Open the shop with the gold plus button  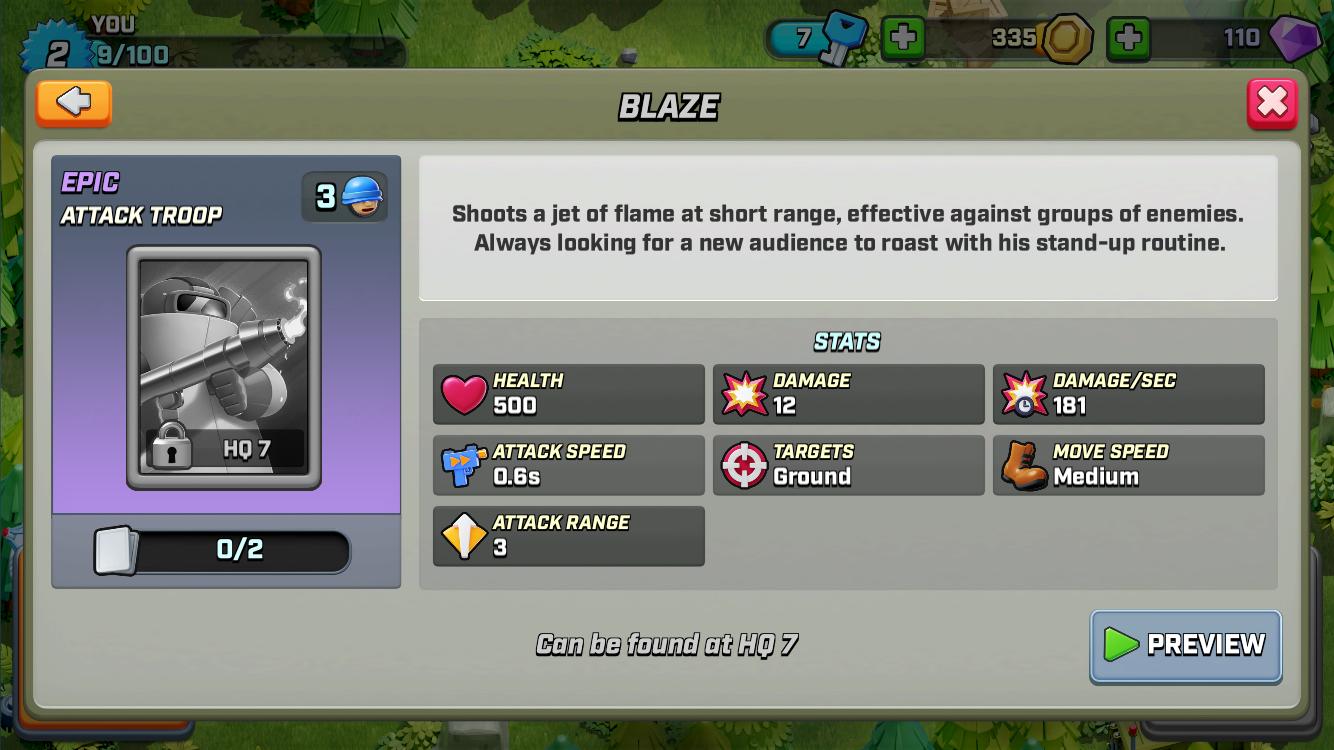pos(1129,40)
